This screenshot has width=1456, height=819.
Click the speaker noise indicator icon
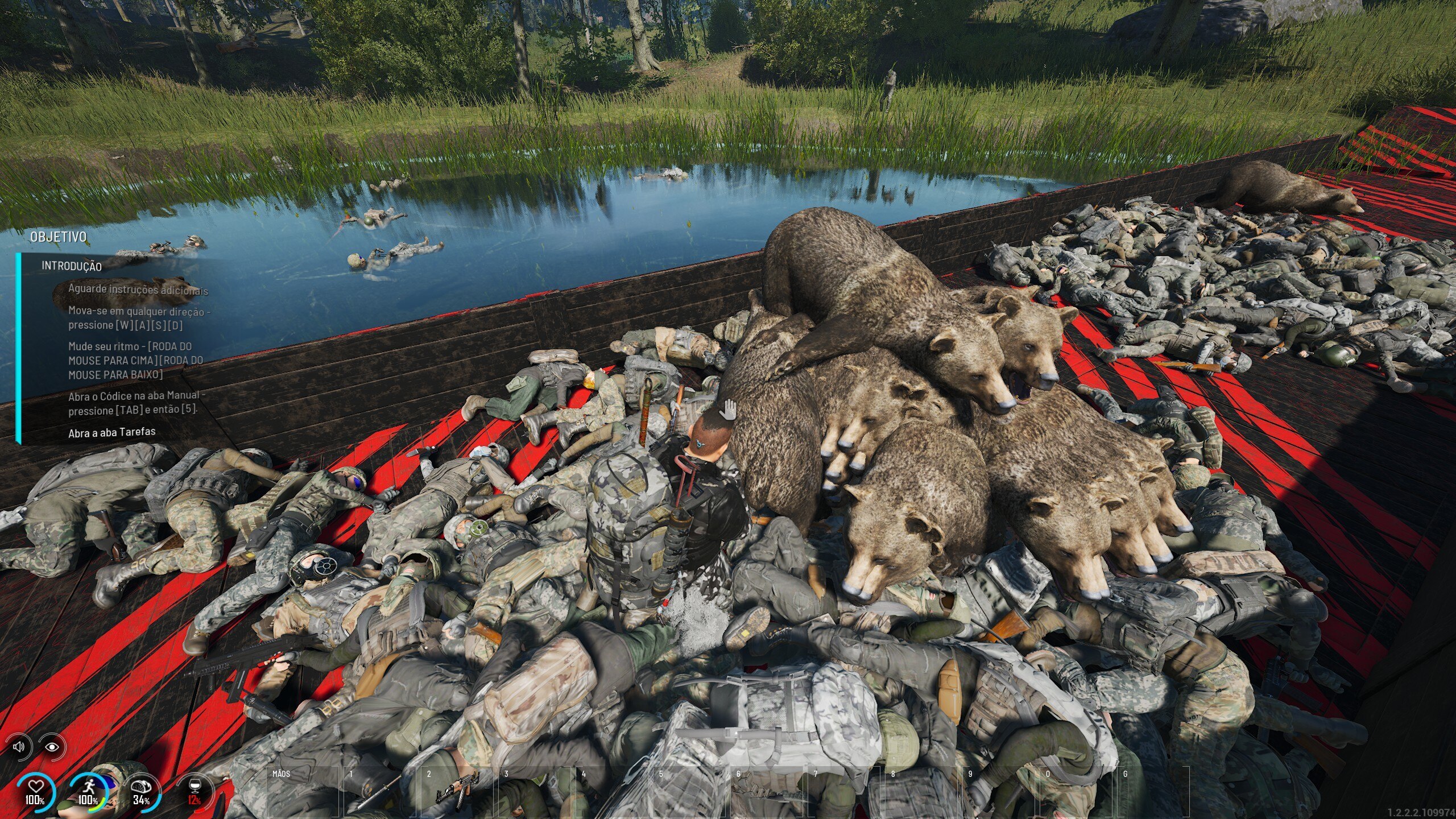[x=19, y=746]
